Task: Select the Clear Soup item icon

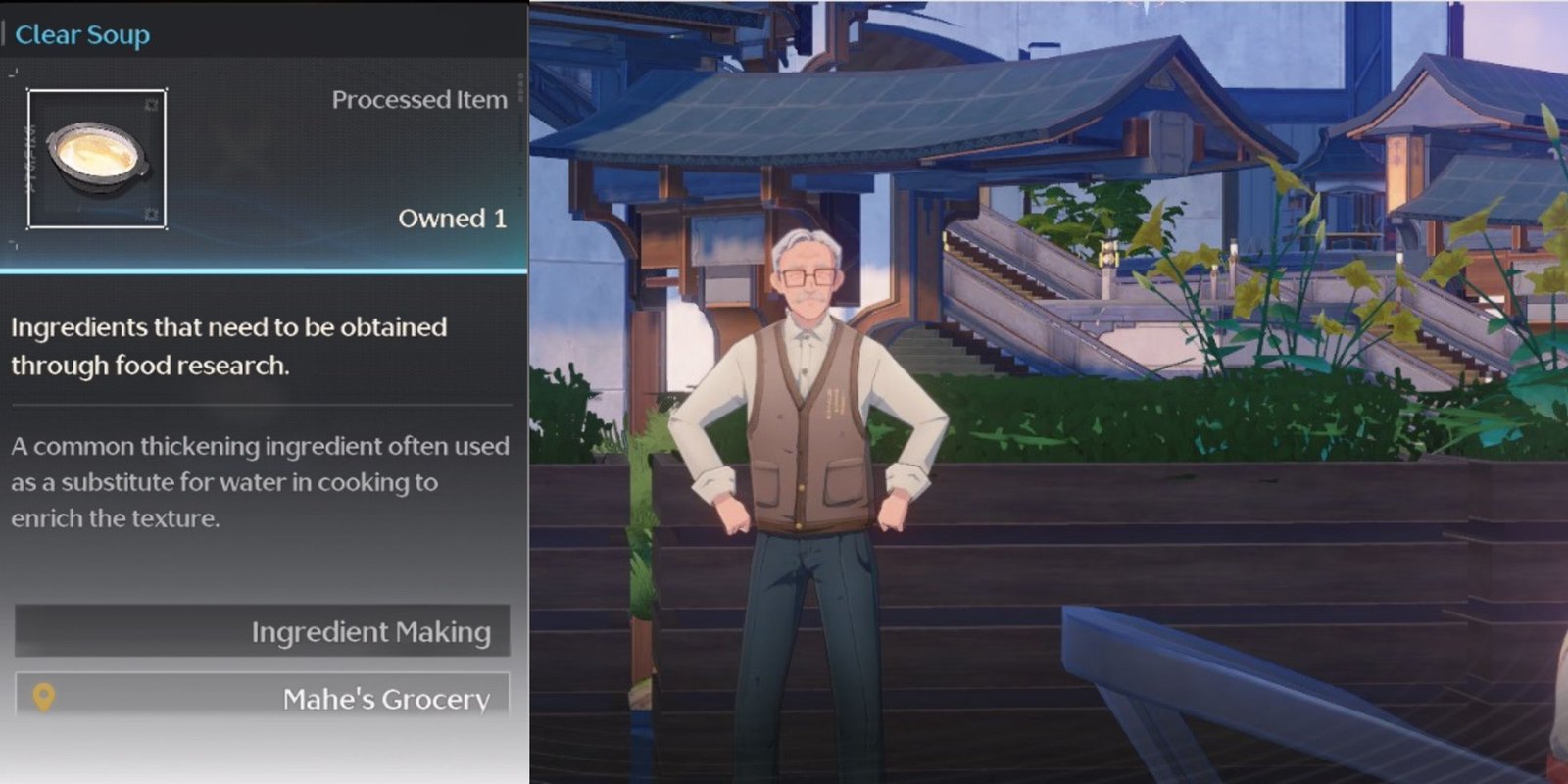Action: (x=97, y=159)
